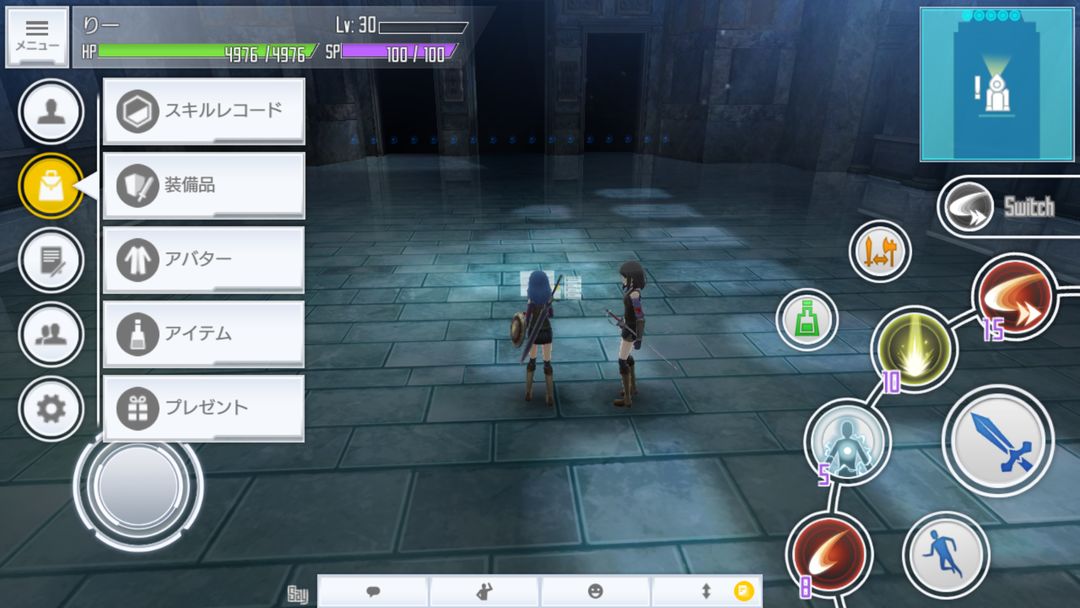
Task: Select the yellow bag inventory icon
Action: pyautogui.click(x=51, y=185)
